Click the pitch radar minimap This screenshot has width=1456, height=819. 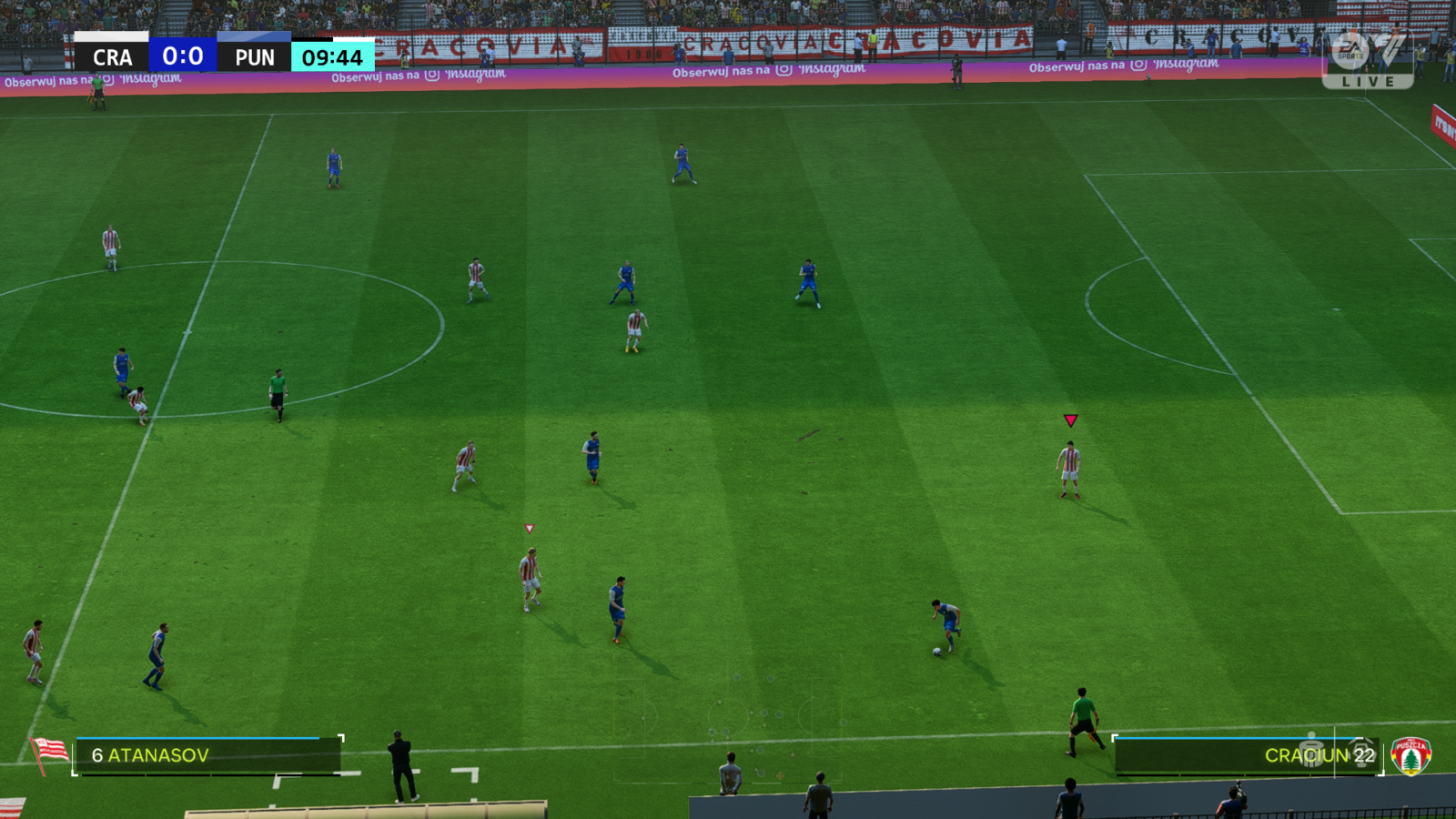[x=728, y=719]
